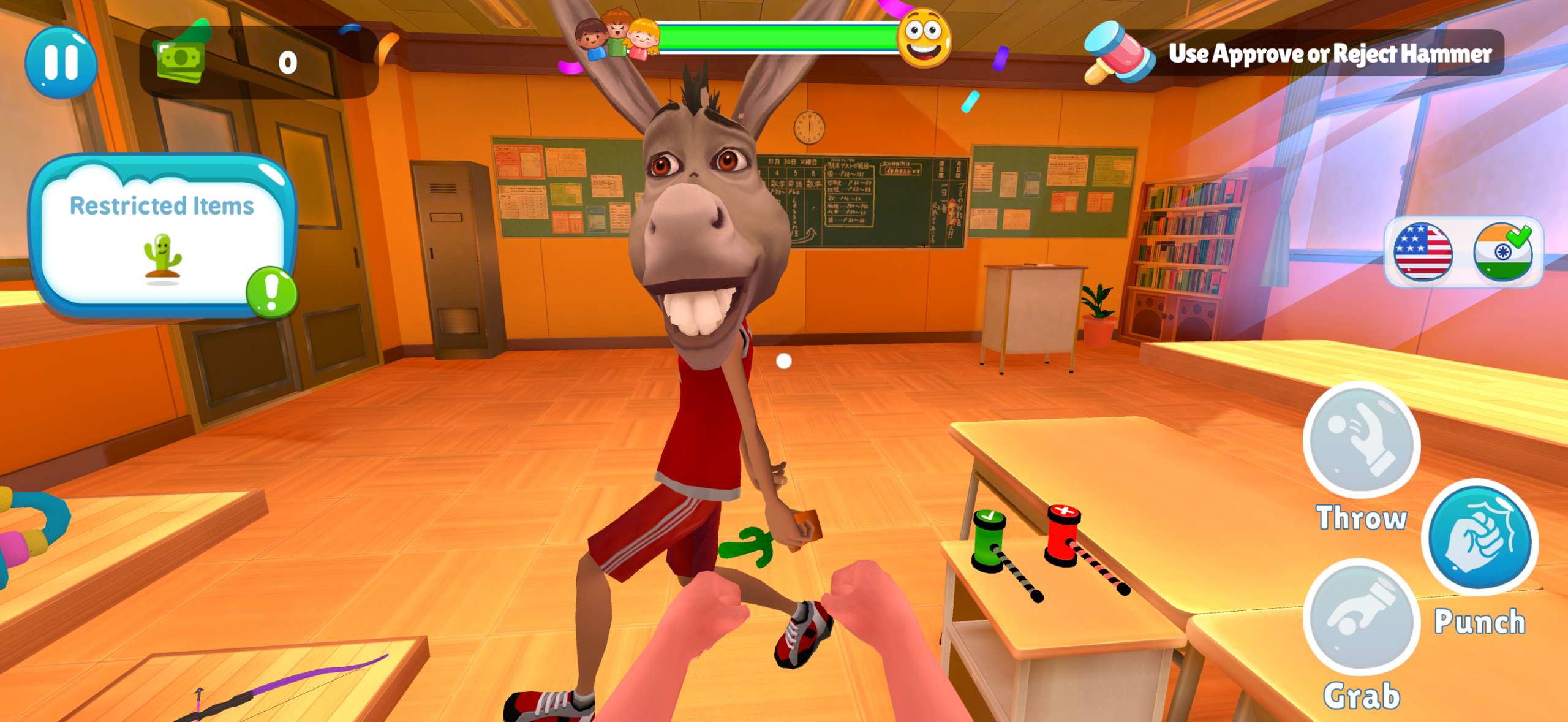The width and height of the screenshot is (1568, 722).
Task: Tap the Use Approve or Reject Hammer objective
Action: [1329, 54]
